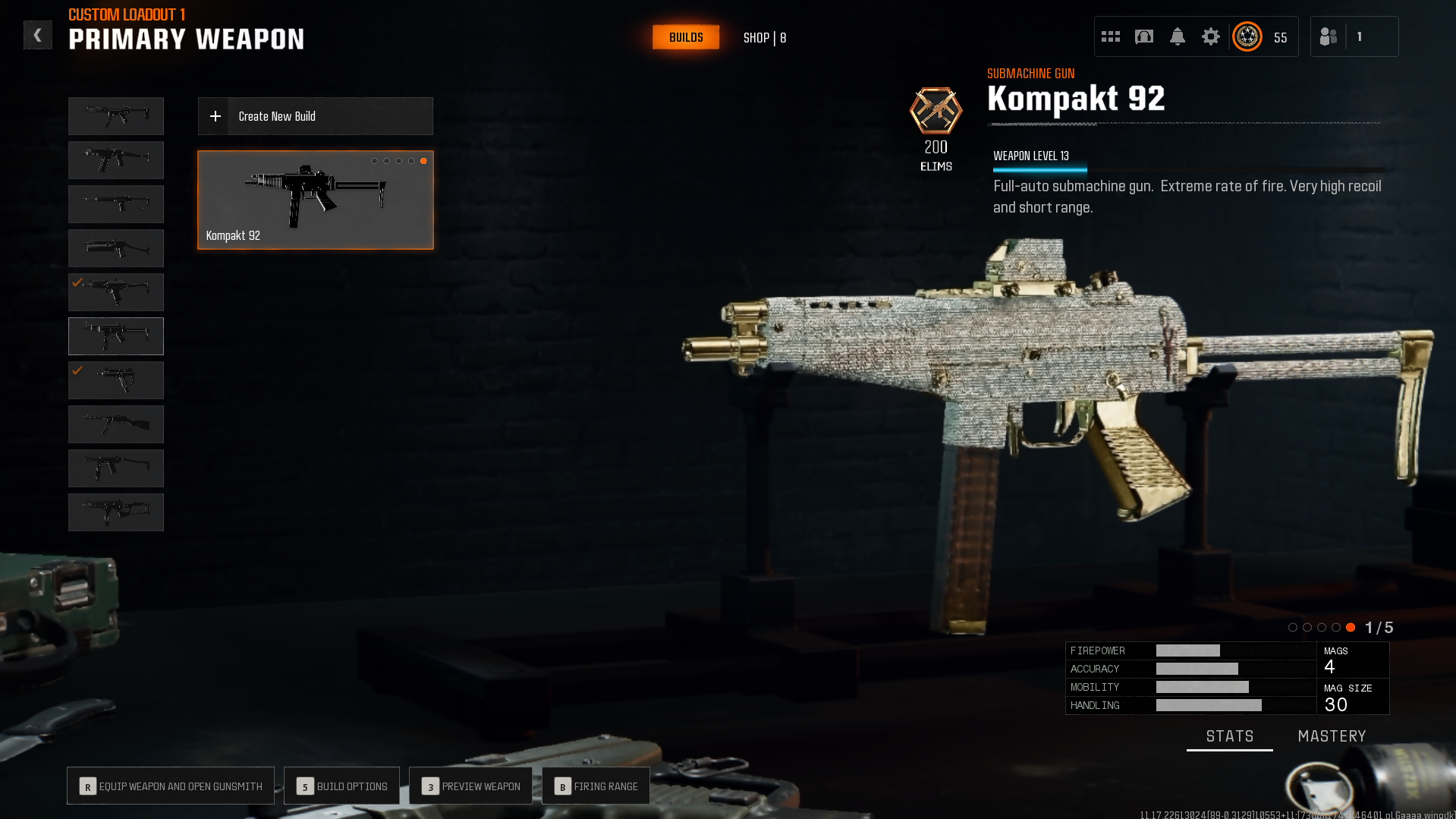This screenshot has width=1456, height=819.
Task: Equip weapon and open Gunsmith
Action: point(171,786)
